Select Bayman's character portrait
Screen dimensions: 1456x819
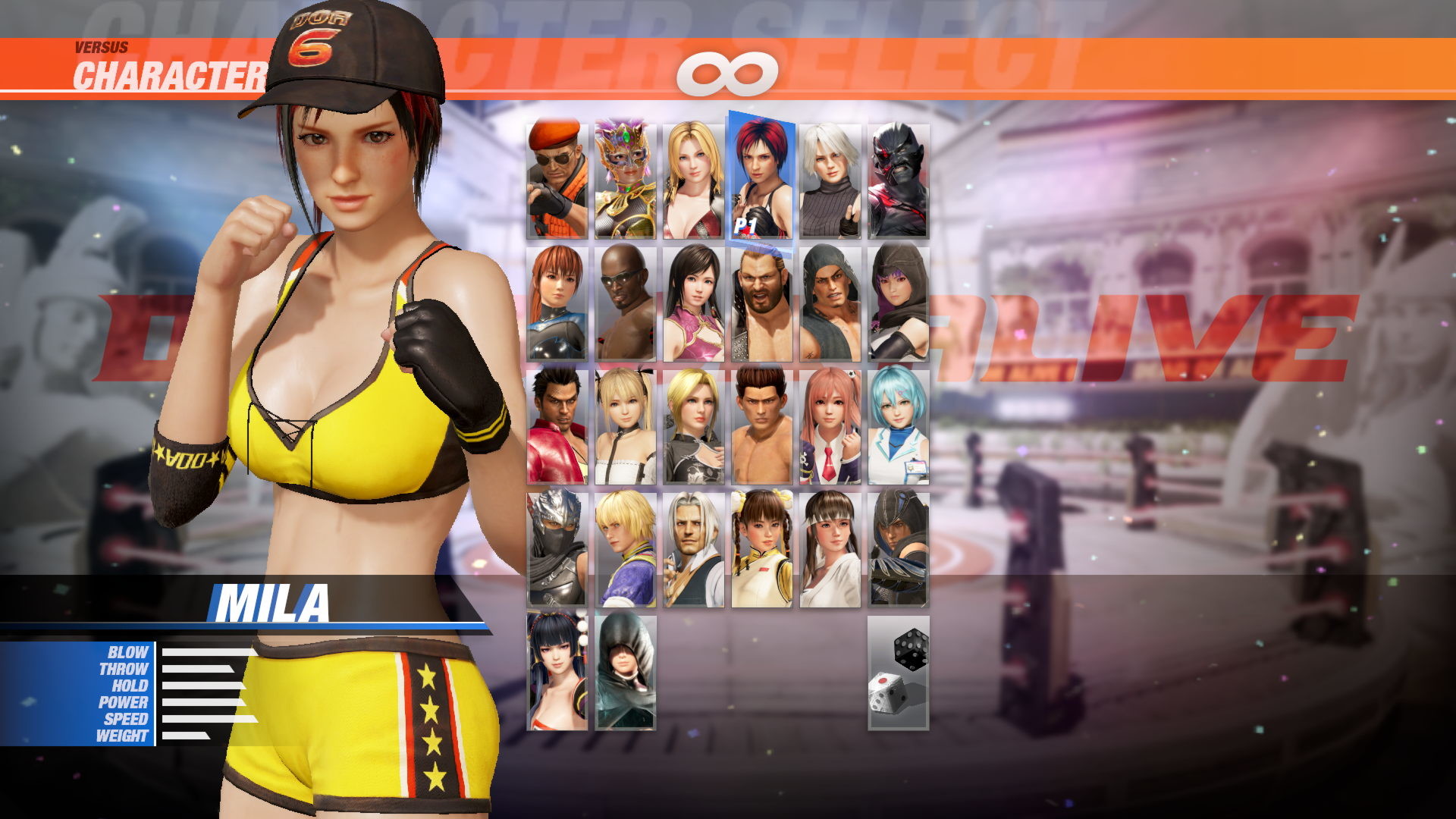tap(557, 178)
